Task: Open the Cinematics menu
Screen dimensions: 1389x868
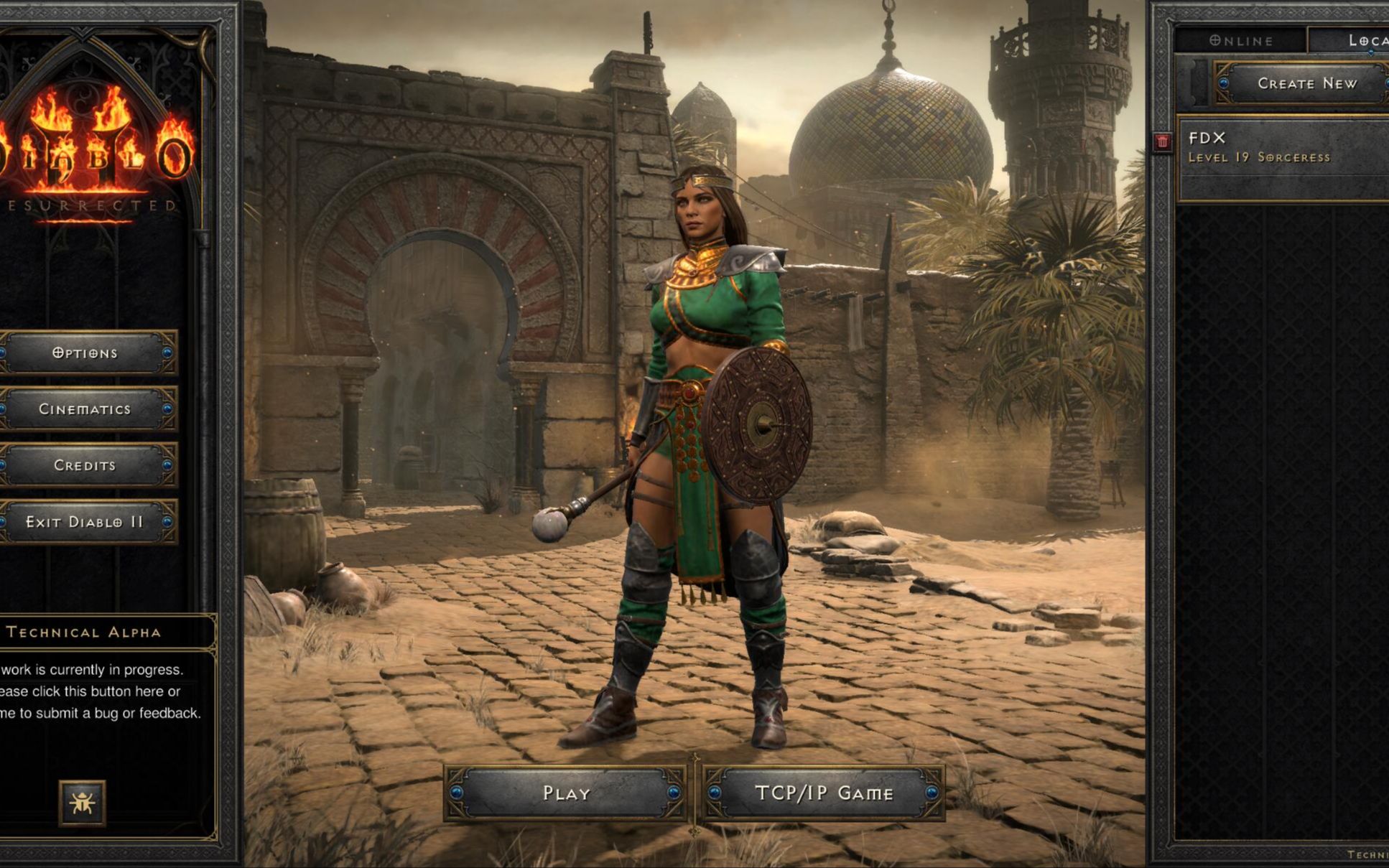Action: 85,409
